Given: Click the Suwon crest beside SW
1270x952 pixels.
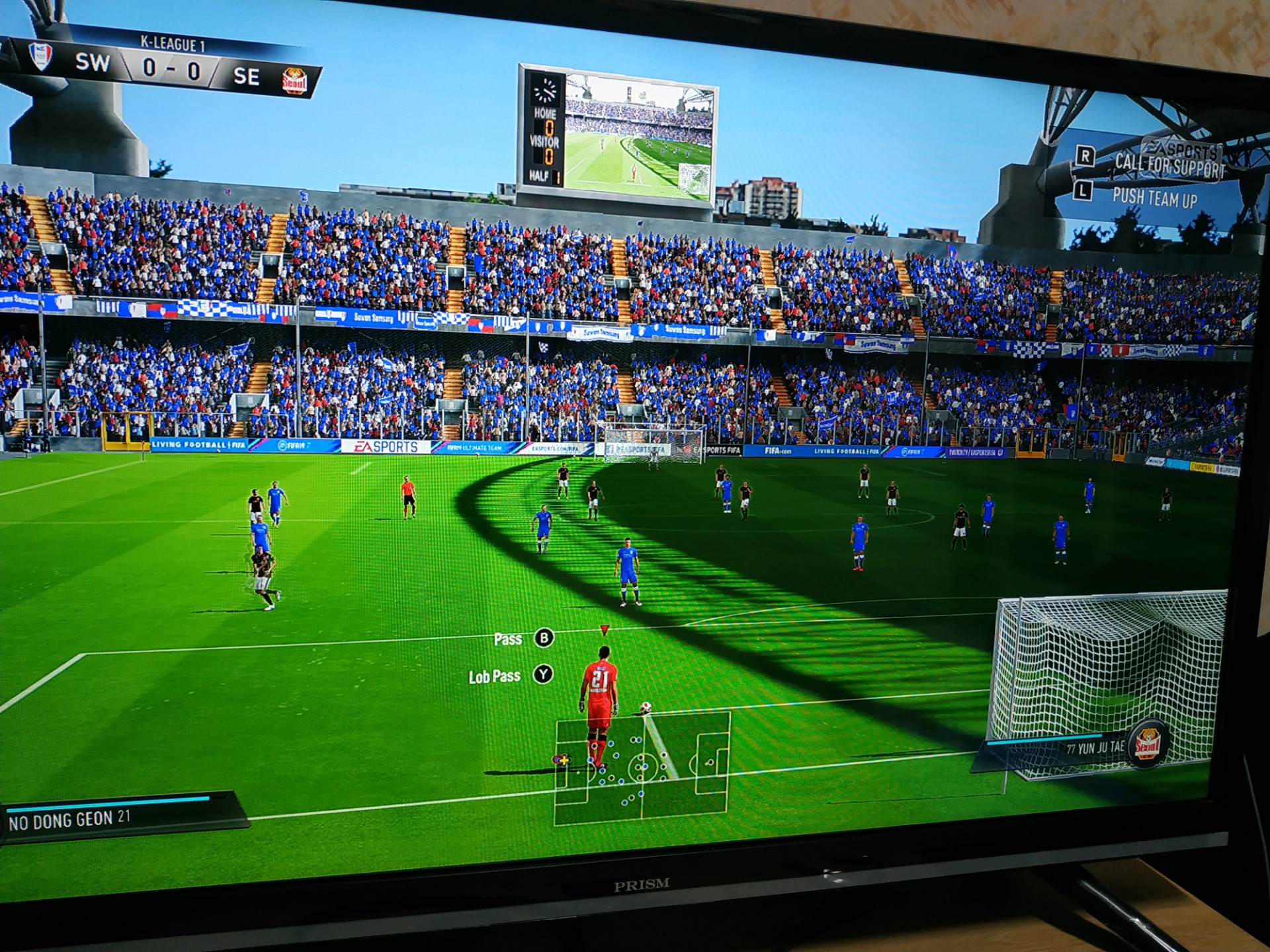Looking at the screenshot, I should pyautogui.click(x=41, y=57).
